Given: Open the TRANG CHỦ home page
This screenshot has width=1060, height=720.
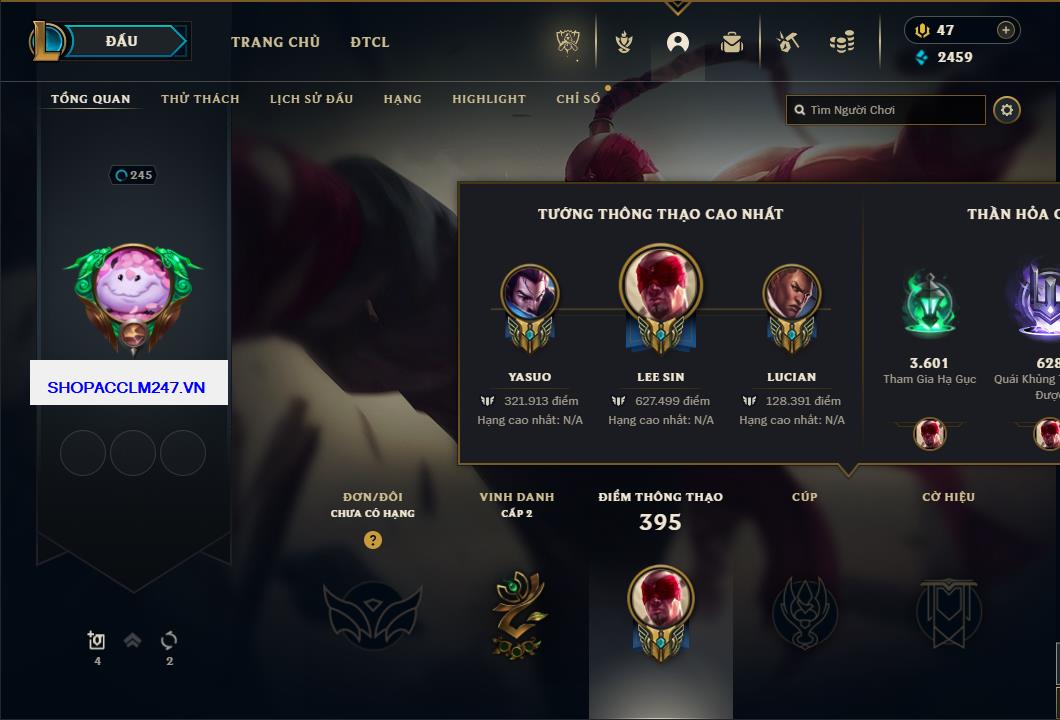Looking at the screenshot, I should tap(275, 42).
